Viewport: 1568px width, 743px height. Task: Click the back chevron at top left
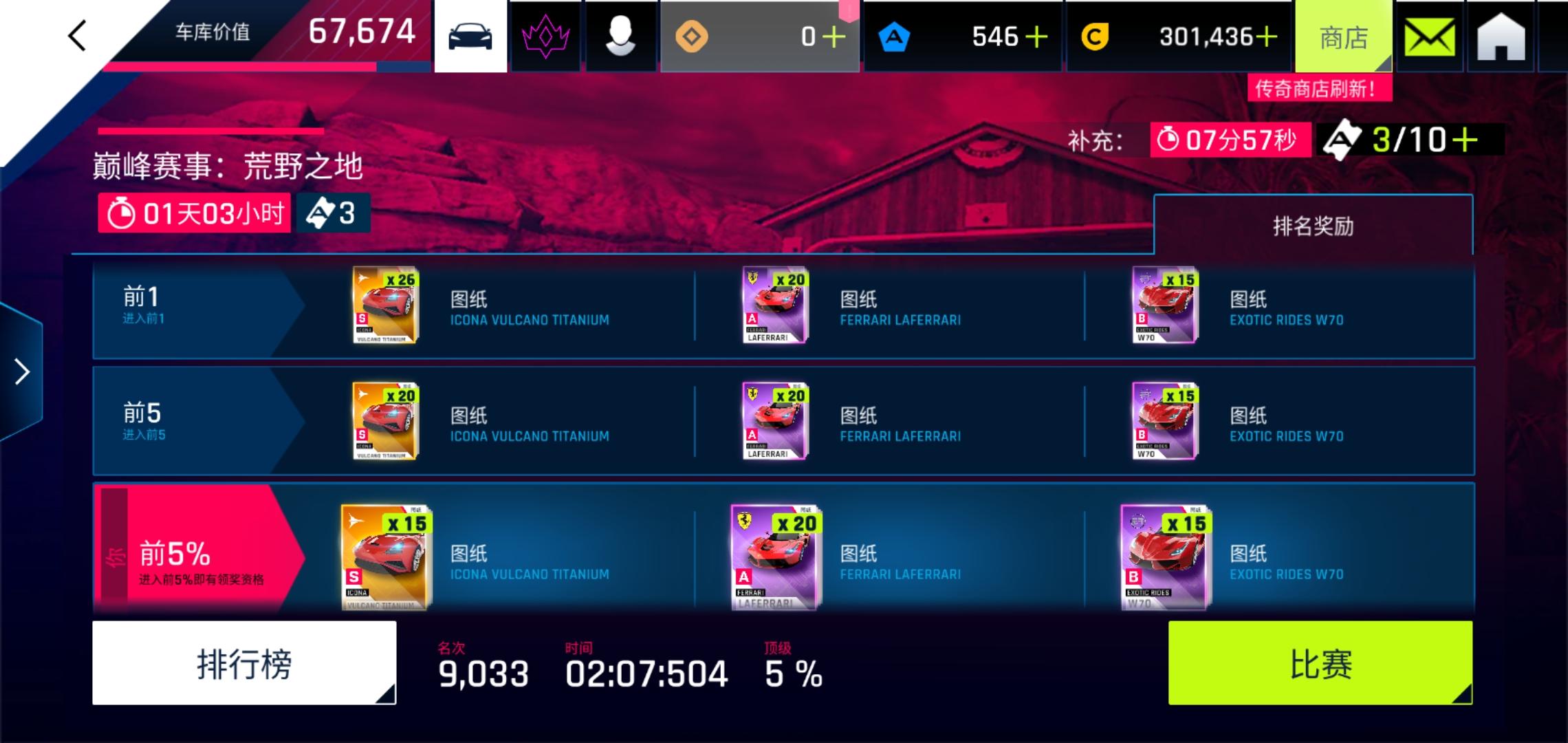[77, 32]
